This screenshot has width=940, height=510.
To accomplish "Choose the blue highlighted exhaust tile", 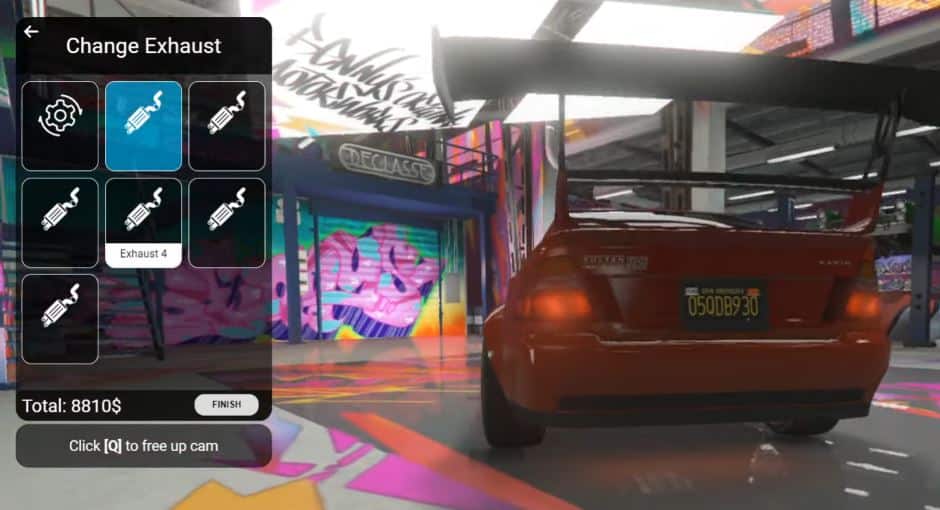I will point(143,125).
